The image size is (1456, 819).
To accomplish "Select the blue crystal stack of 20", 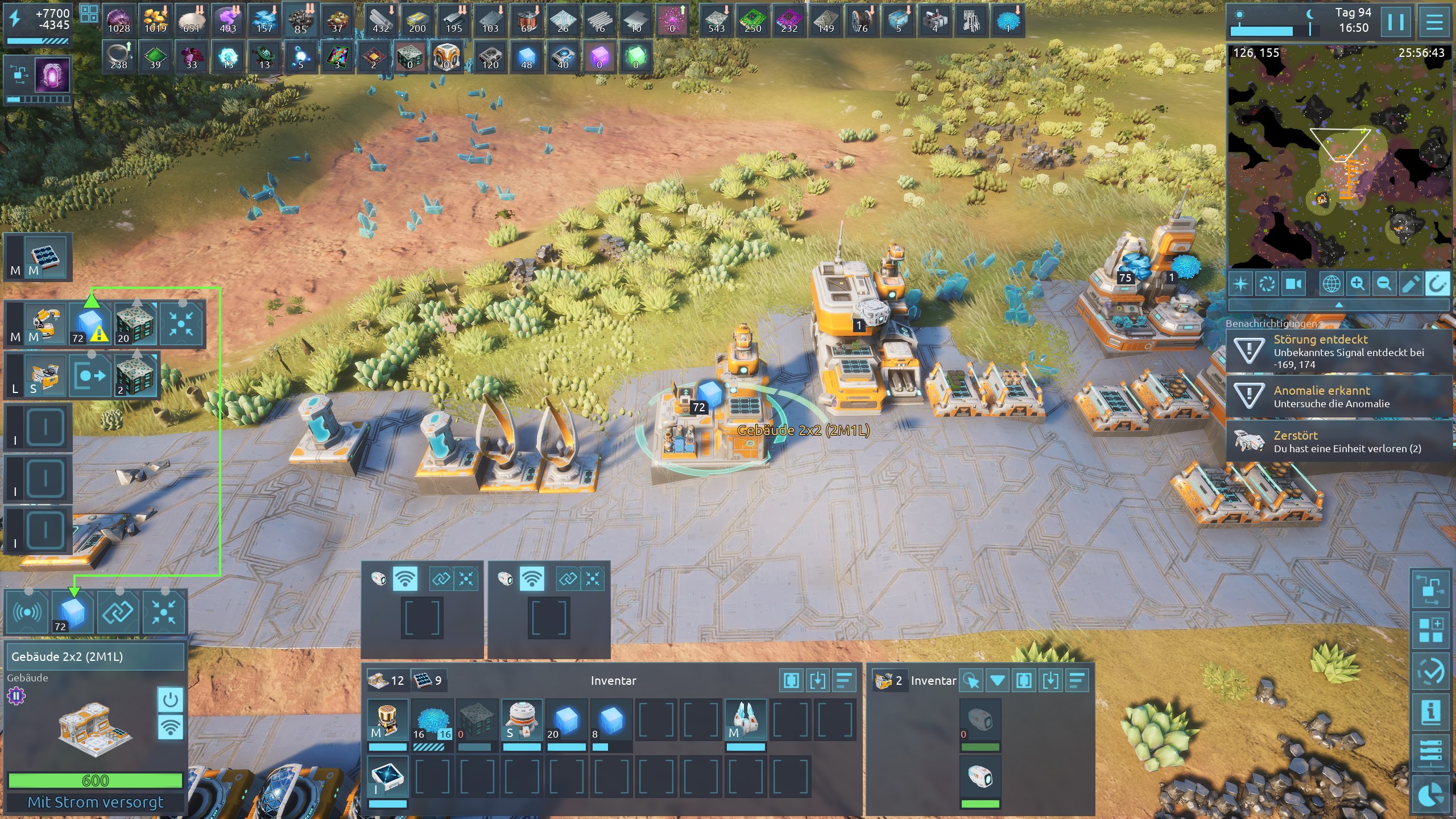I will click(x=566, y=721).
